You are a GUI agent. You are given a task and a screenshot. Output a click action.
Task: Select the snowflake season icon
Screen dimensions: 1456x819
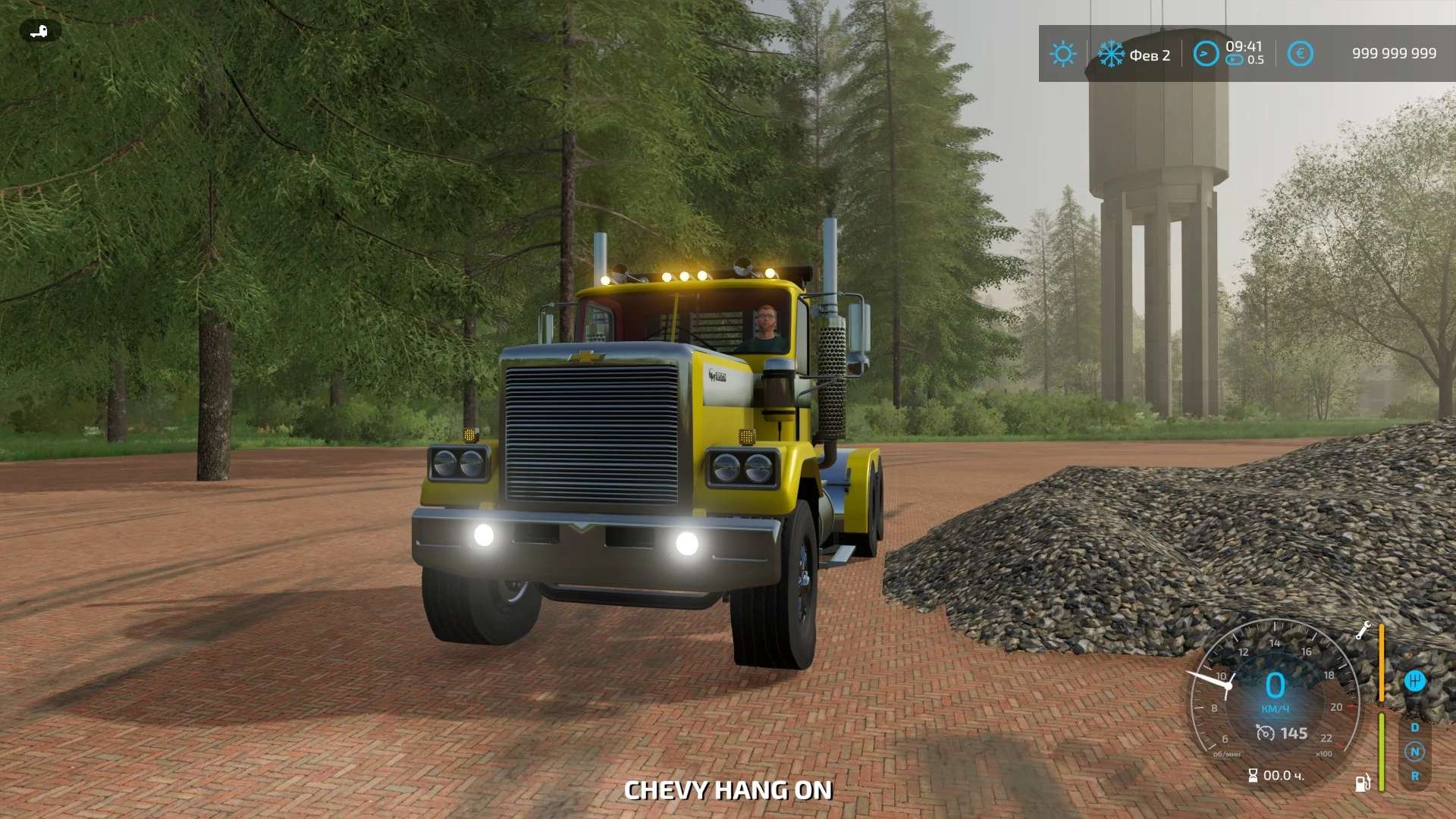[1111, 54]
